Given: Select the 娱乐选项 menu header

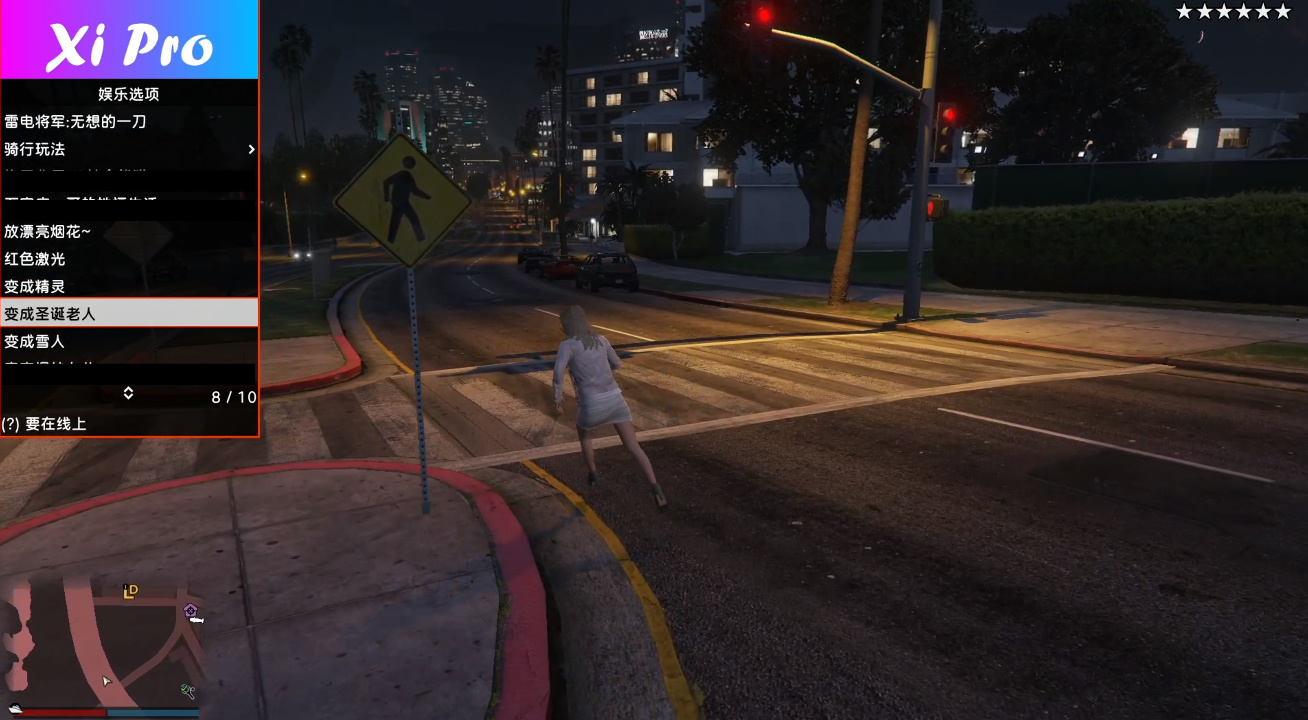Looking at the screenshot, I should (128, 93).
